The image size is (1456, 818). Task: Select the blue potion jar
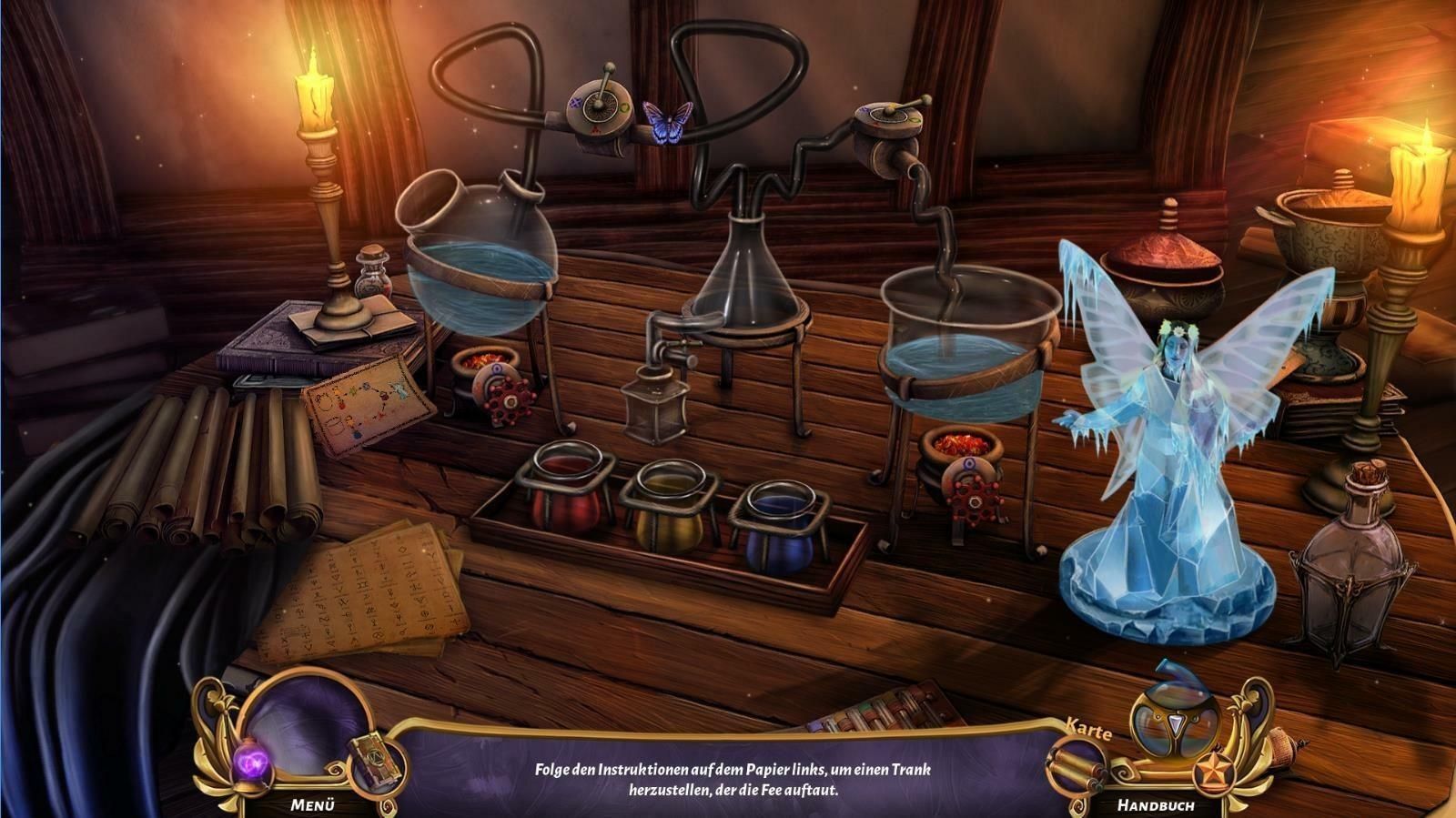[780, 530]
